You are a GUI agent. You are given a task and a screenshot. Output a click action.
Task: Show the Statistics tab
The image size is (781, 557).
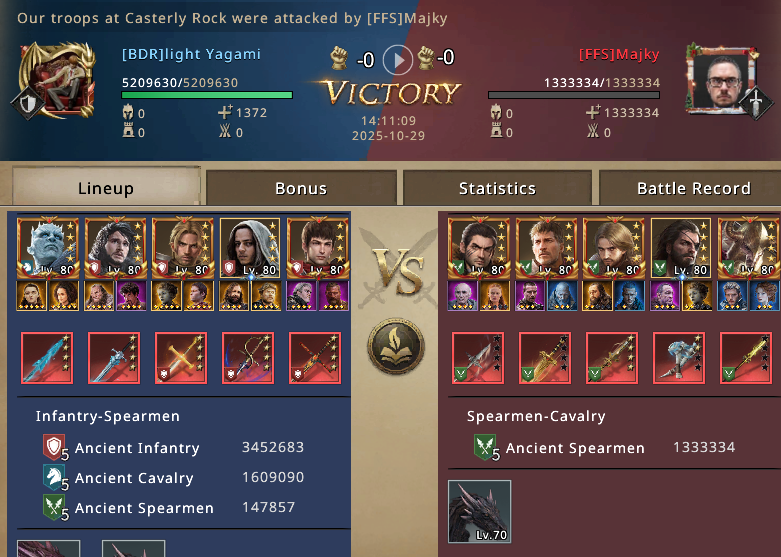click(x=497, y=188)
